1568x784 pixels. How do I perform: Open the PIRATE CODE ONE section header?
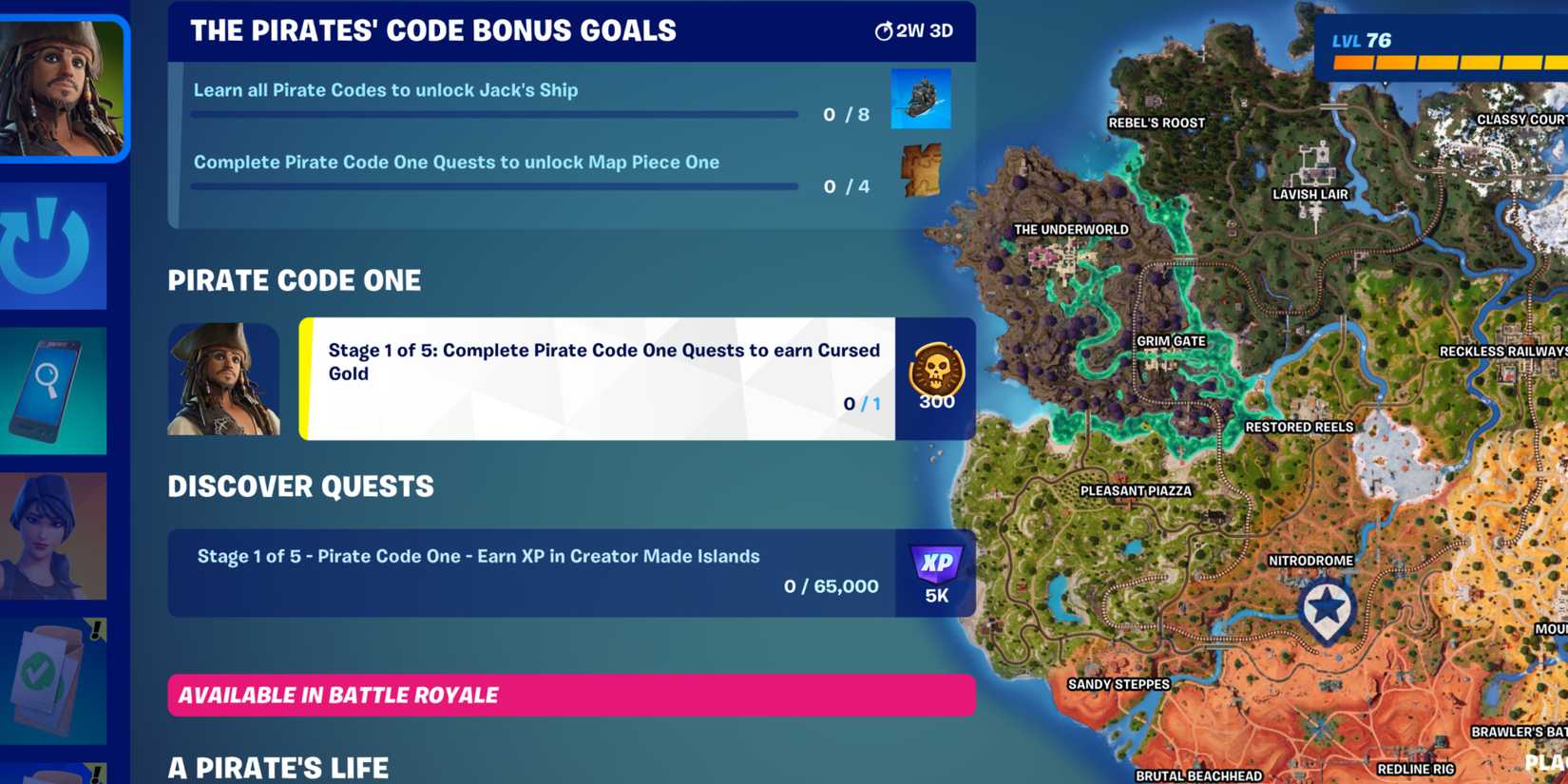coord(295,280)
